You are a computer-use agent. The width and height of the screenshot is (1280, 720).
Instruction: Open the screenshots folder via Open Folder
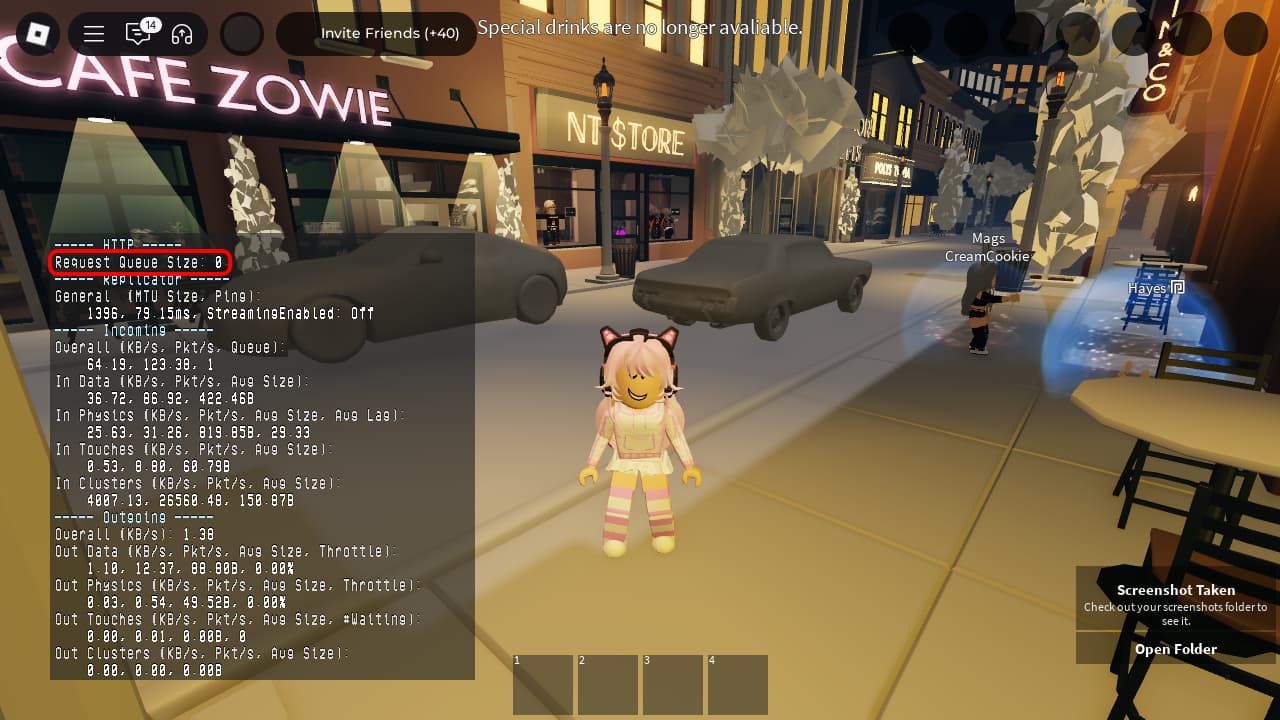(1175, 649)
